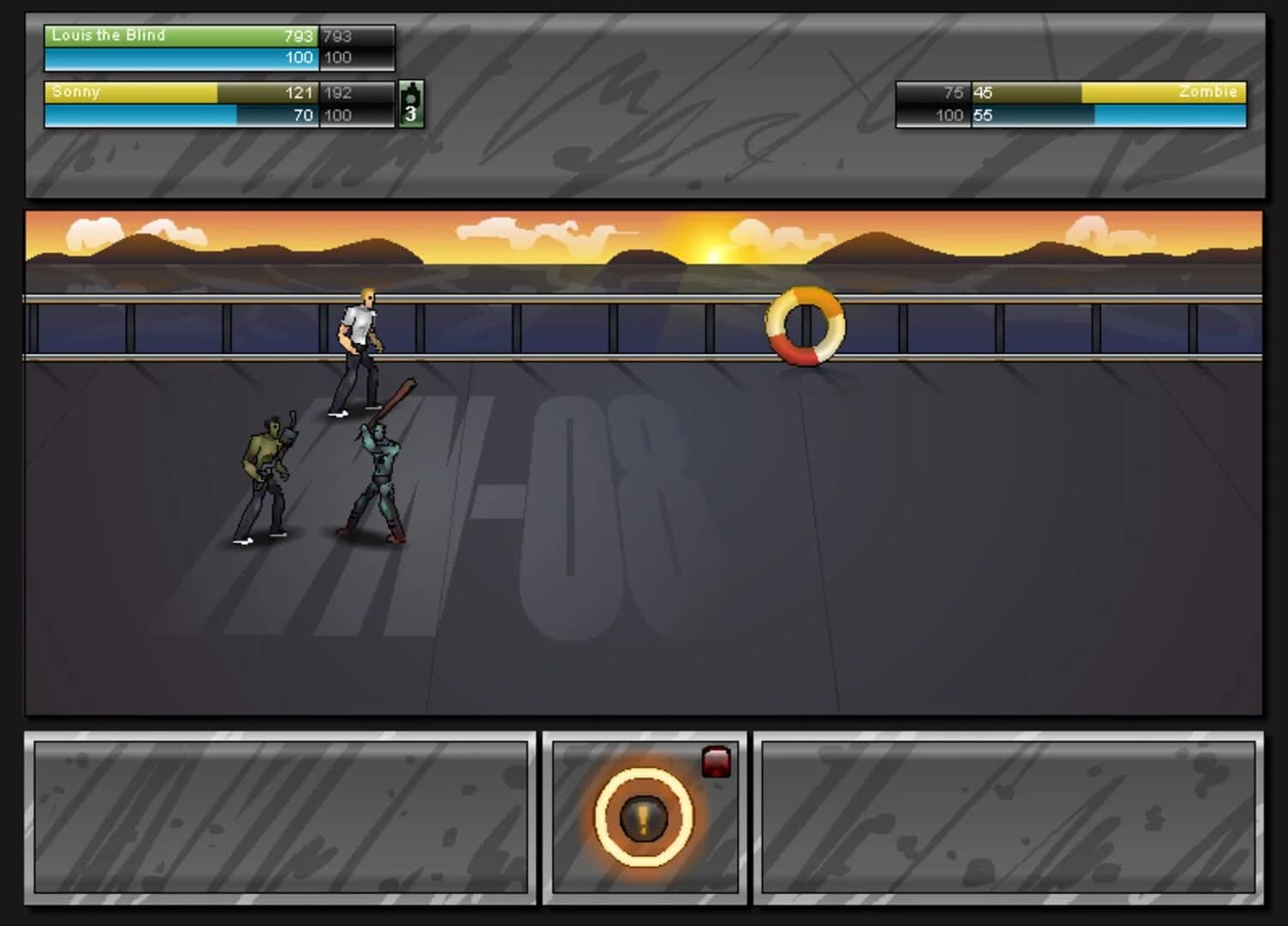Click the orange life ring on the deck
Viewport: 1288px width, 926px height.
(x=804, y=326)
